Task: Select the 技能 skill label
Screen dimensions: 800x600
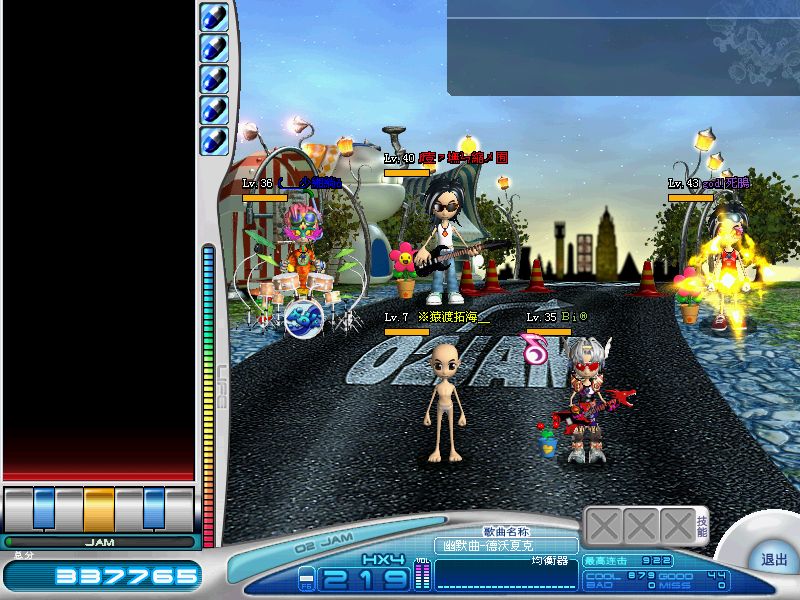Action: (703, 527)
